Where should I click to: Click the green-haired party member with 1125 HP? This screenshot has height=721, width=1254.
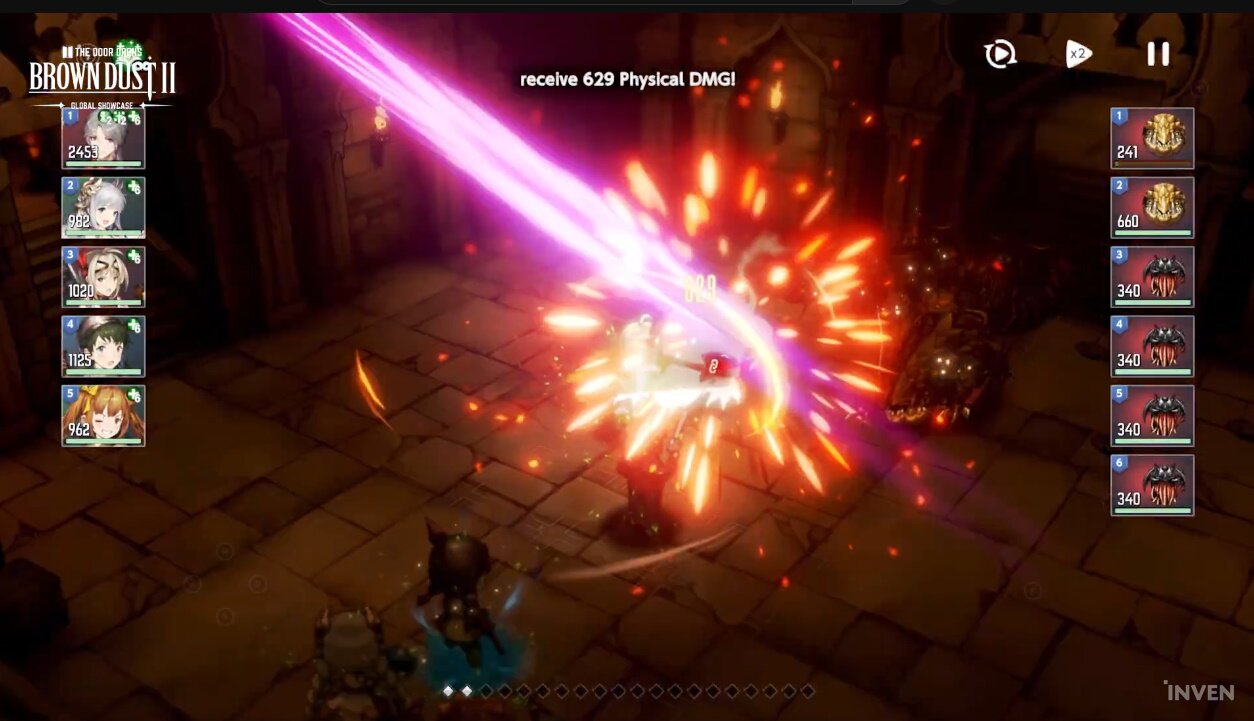(104, 346)
